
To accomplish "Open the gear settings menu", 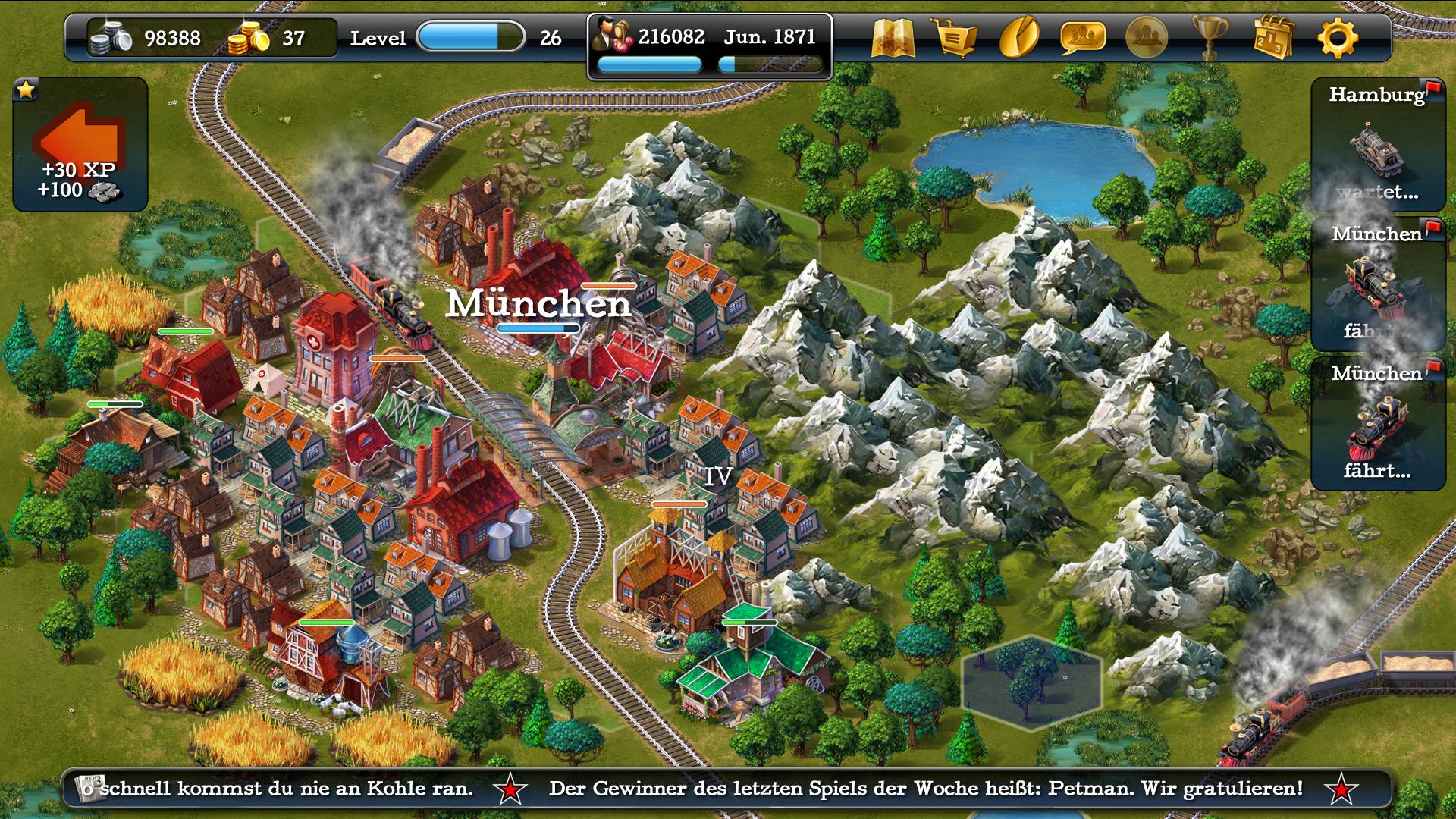I will [1337, 37].
